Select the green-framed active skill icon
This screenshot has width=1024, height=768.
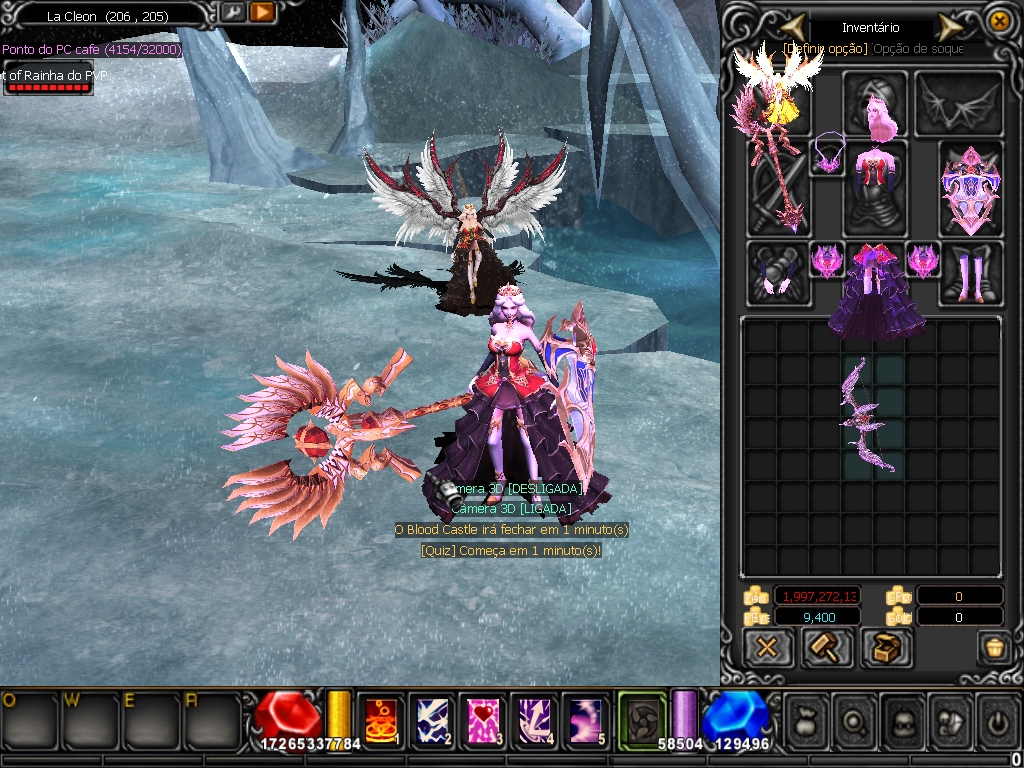point(642,719)
